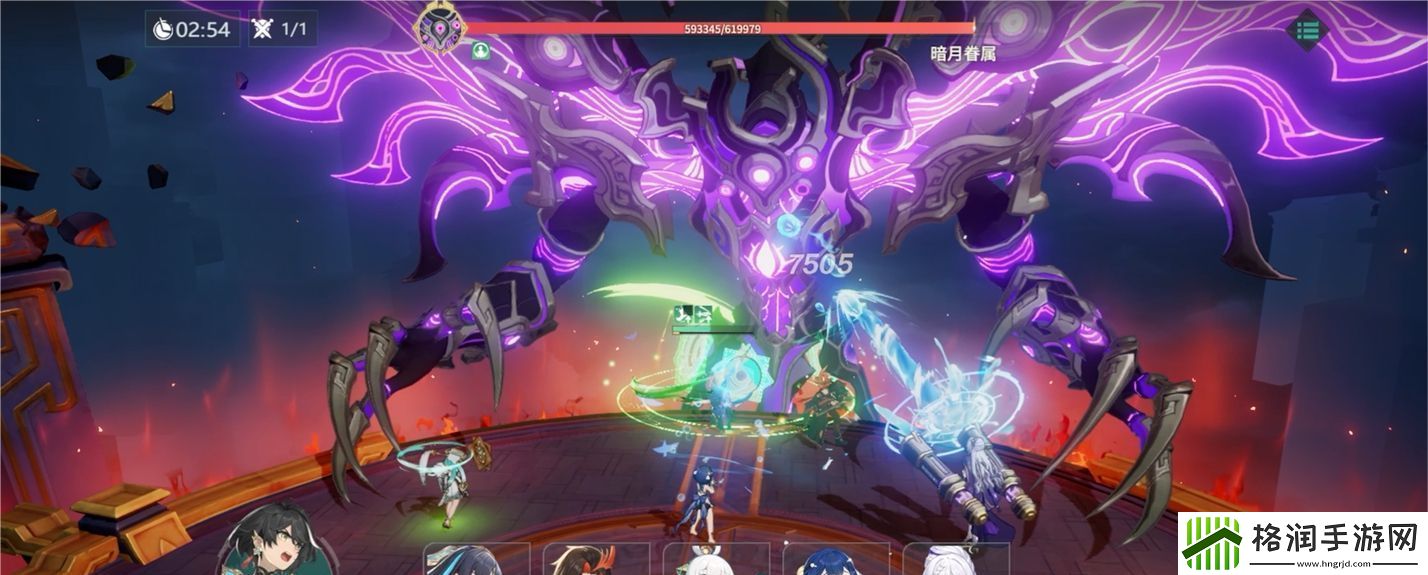1428x575 pixels.
Task: Select the teal-streaked dark-haired character card
Action: point(476,560)
